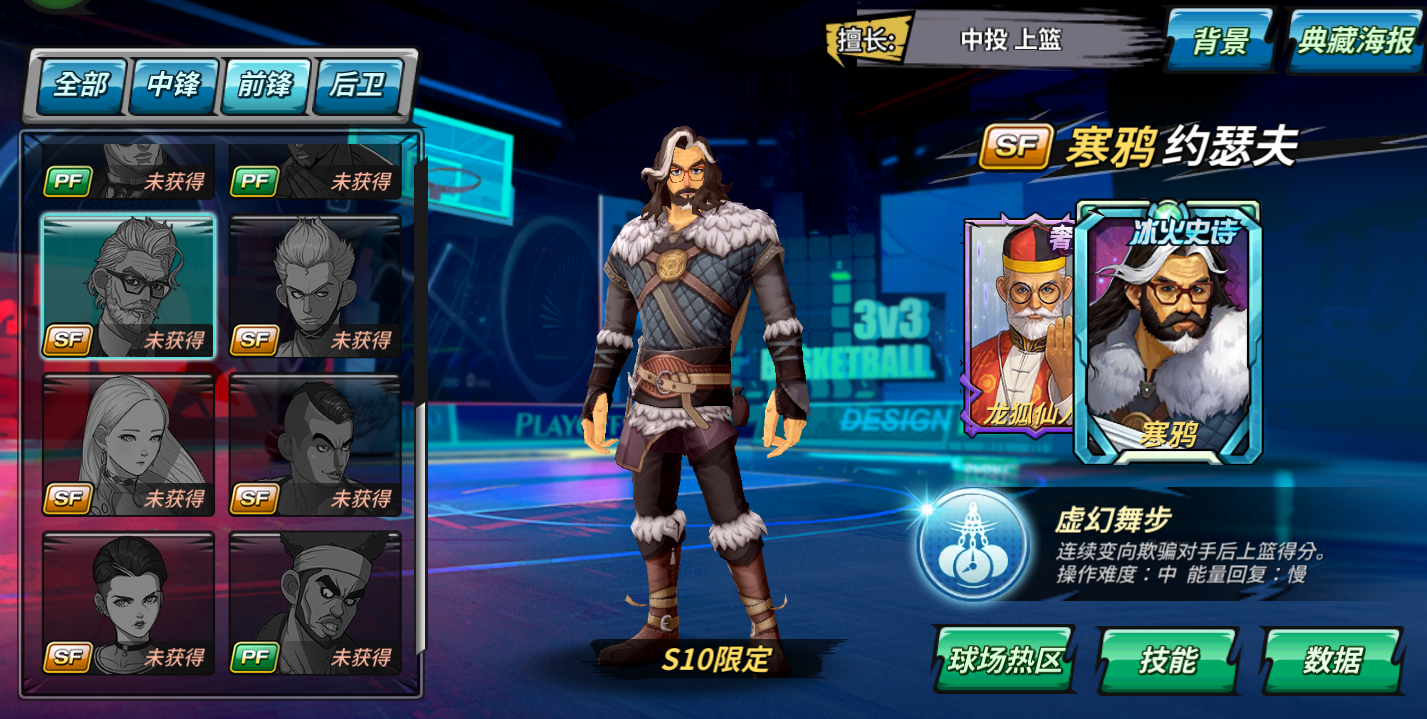Select the 龙狐仙人 skin card
This screenshot has width=1427, height=719.
[x=1017, y=325]
